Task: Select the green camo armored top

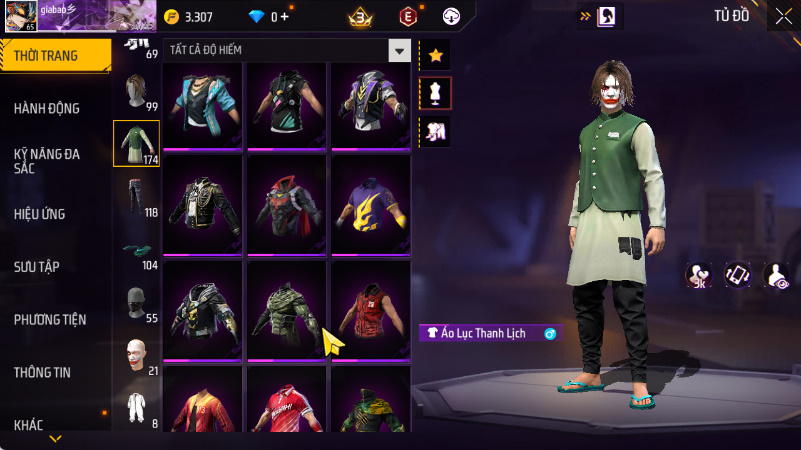Action: 286,309
